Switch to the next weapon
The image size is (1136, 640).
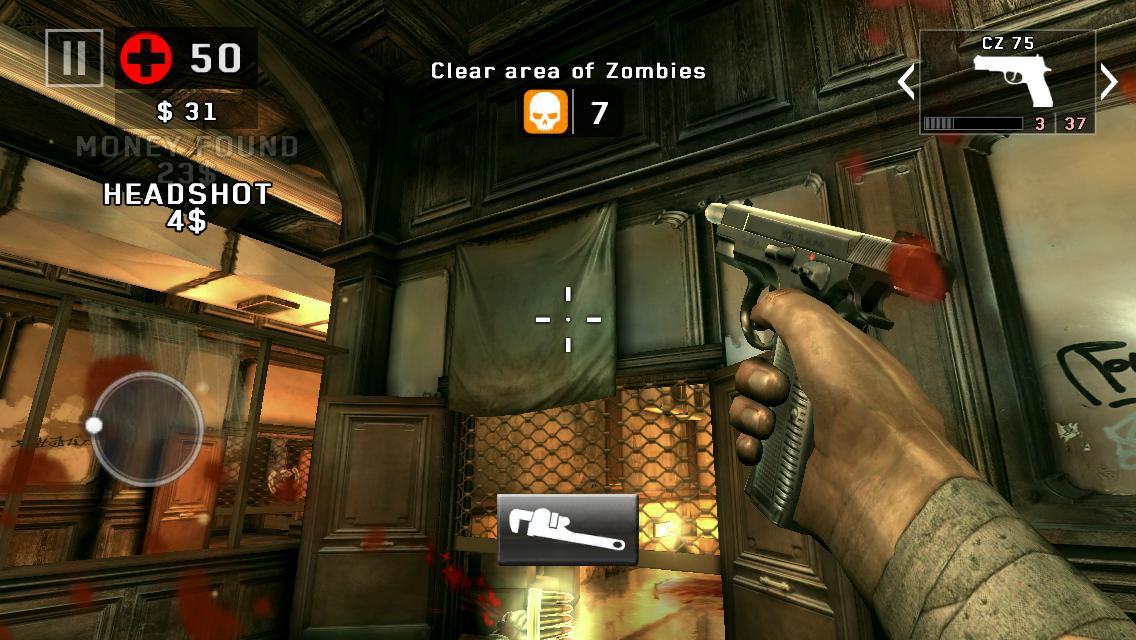tap(1108, 81)
